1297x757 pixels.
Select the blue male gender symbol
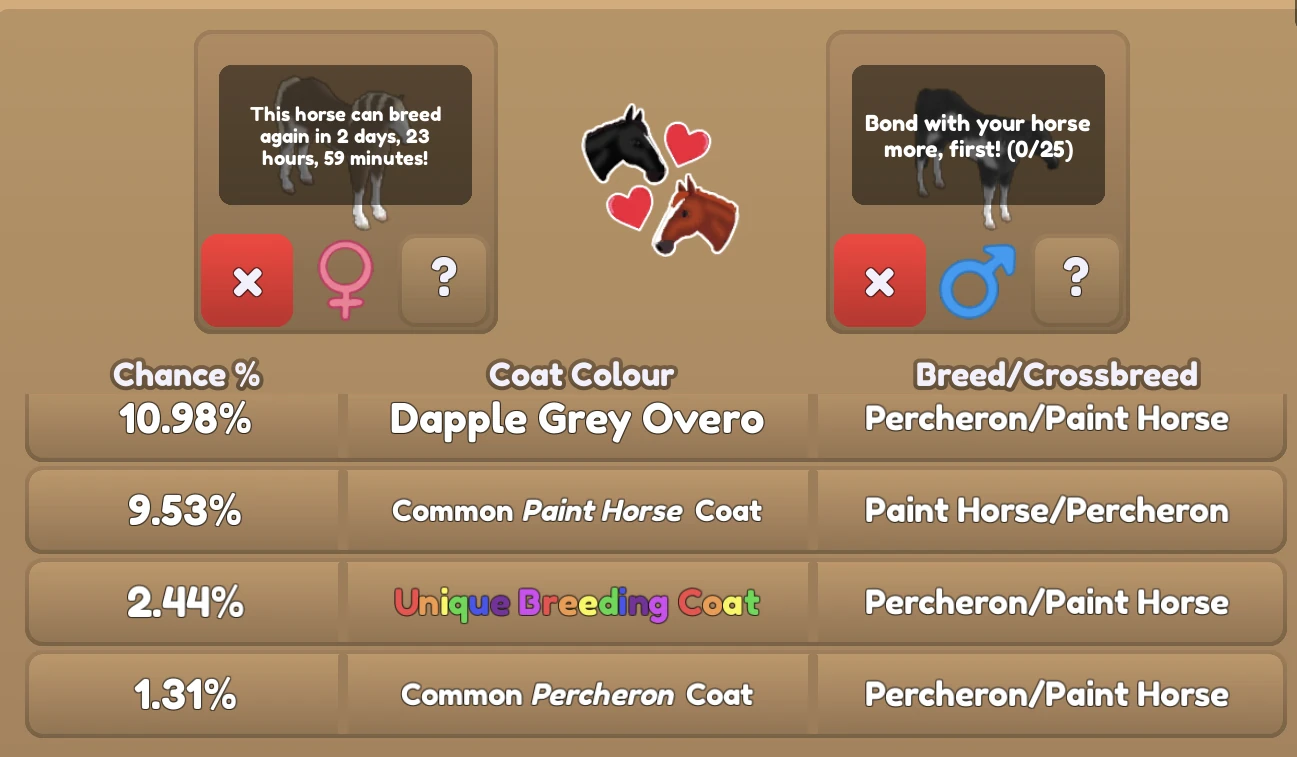click(x=978, y=281)
